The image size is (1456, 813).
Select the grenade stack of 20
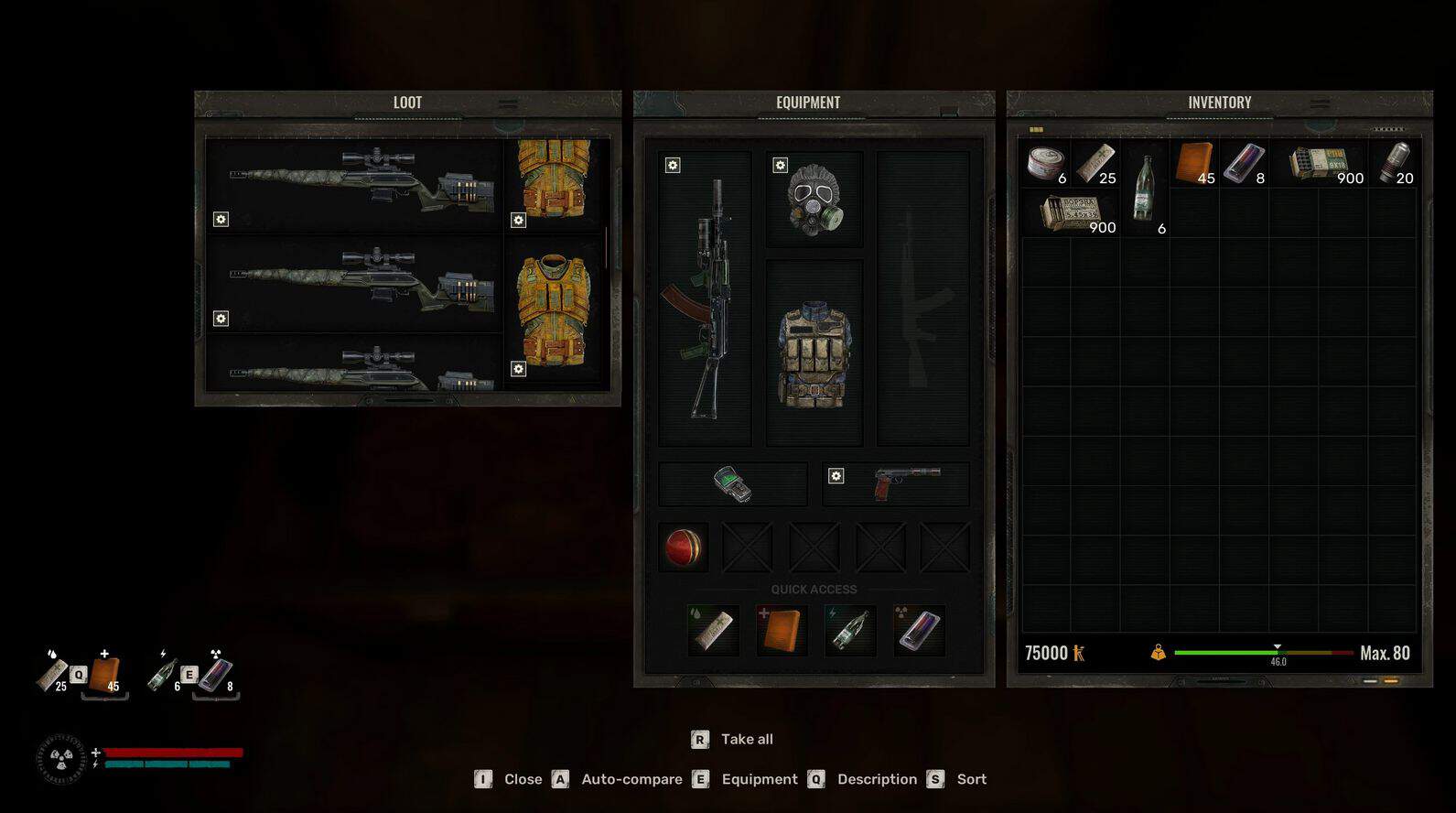[1396, 164]
